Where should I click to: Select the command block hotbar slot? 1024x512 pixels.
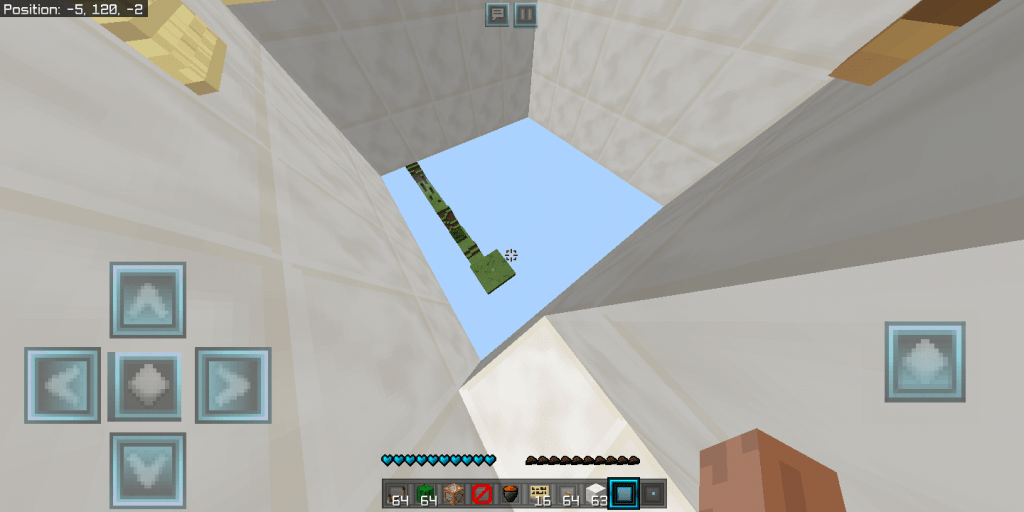(454, 493)
